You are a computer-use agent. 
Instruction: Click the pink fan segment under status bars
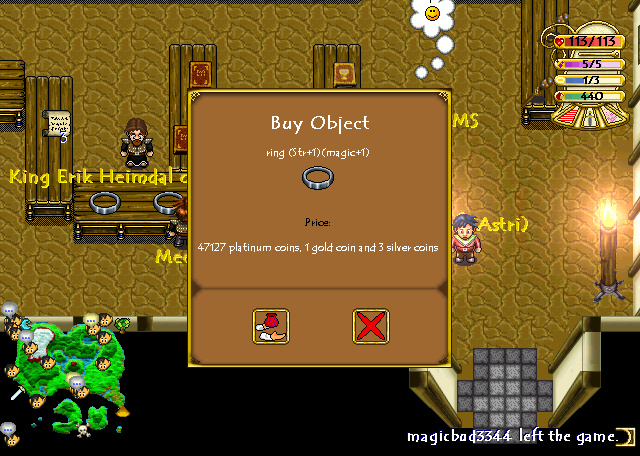[610, 116]
